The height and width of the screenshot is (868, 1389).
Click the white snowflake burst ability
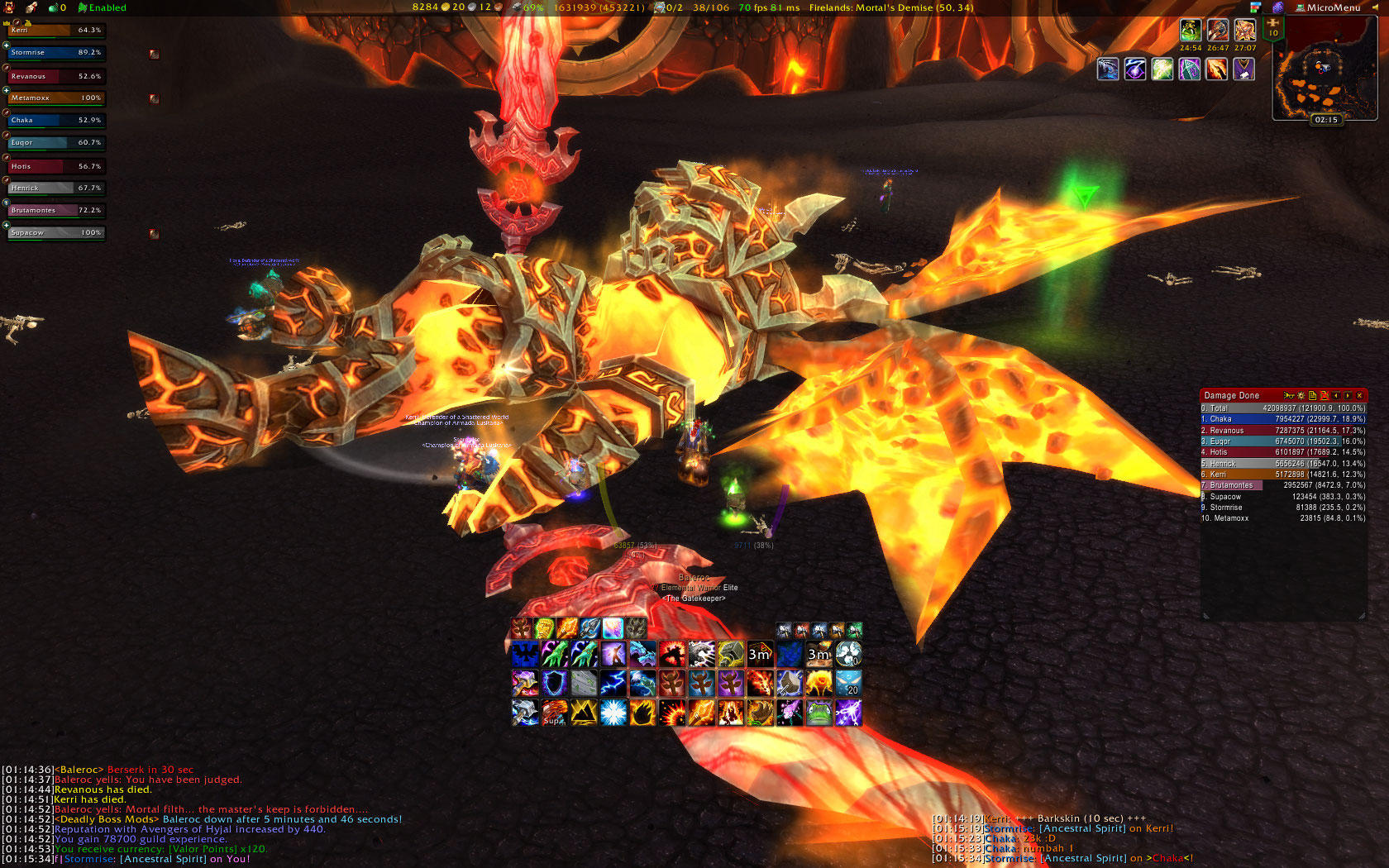(x=613, y=713)
